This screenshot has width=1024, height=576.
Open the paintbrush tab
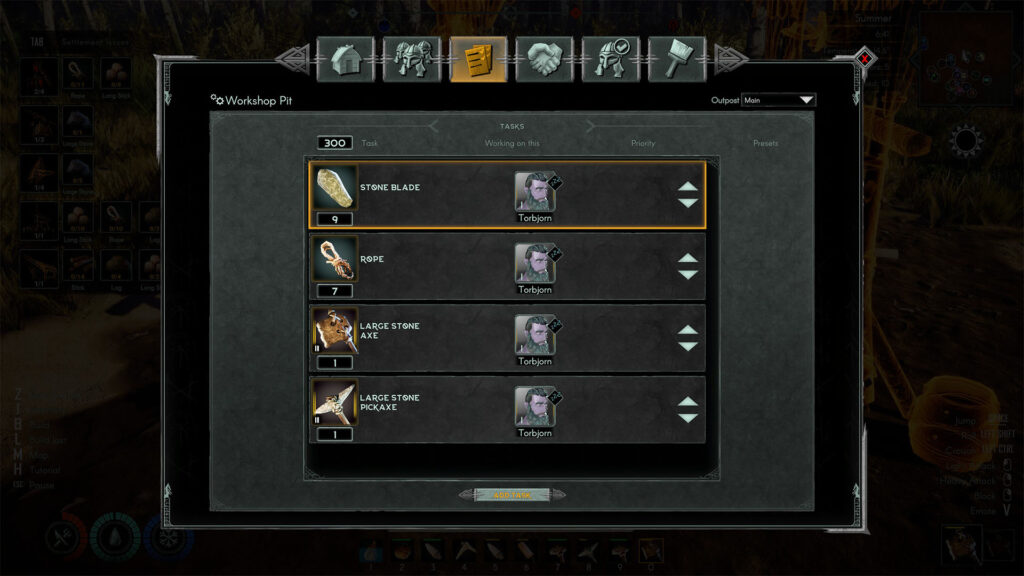pyautogui.click(x=676, y=59)
